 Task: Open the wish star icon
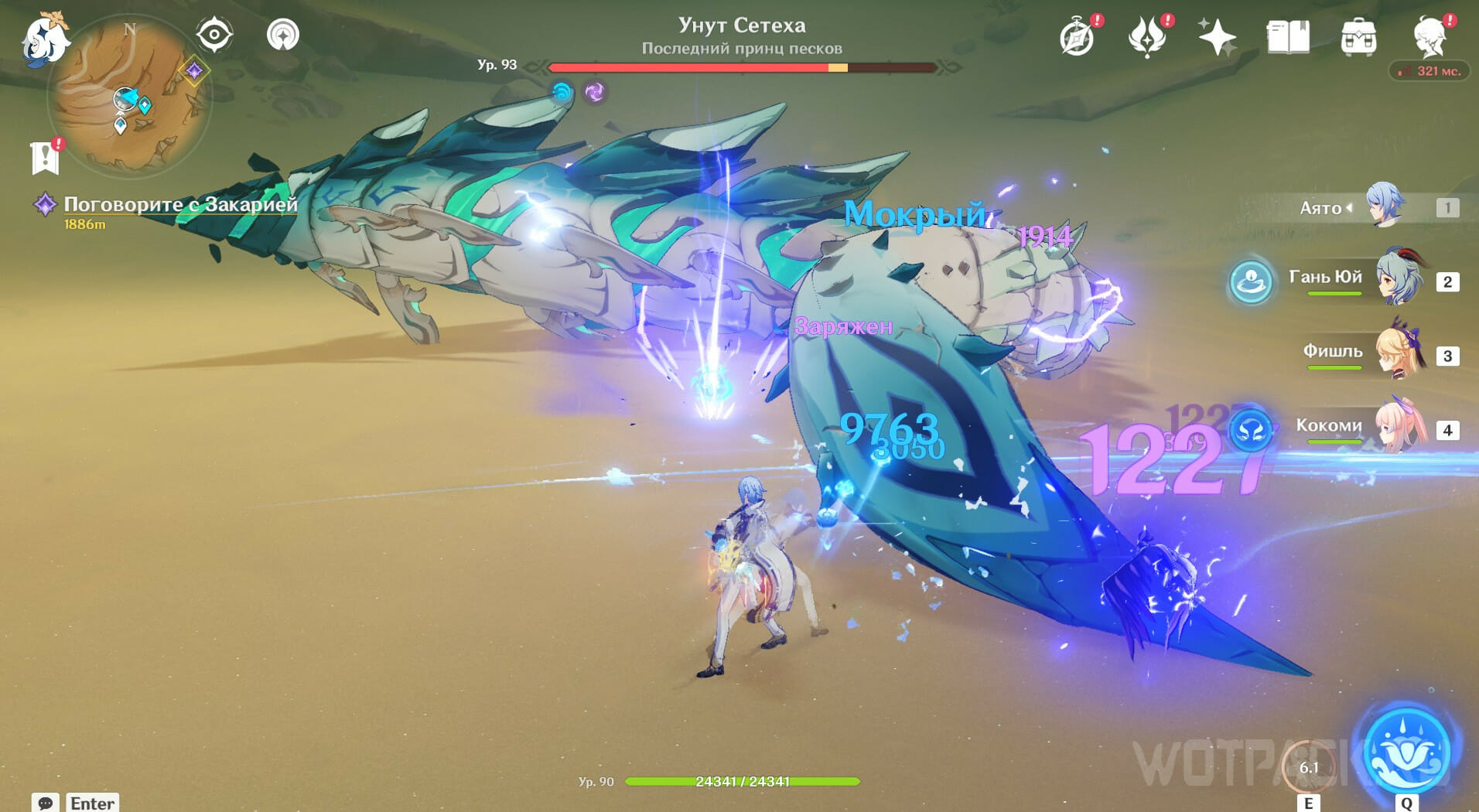(1216, 37)
